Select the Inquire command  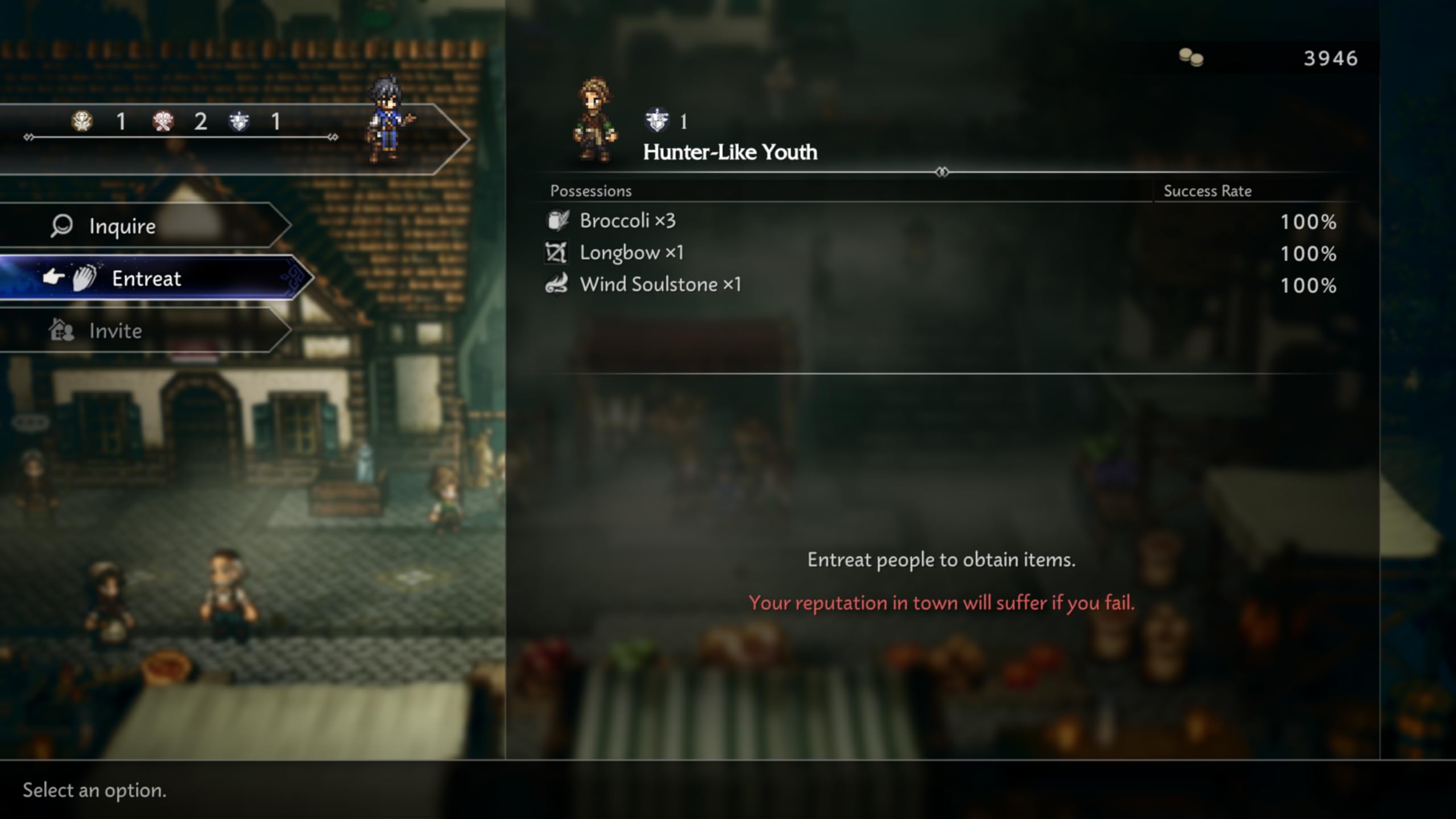[121, 225]
